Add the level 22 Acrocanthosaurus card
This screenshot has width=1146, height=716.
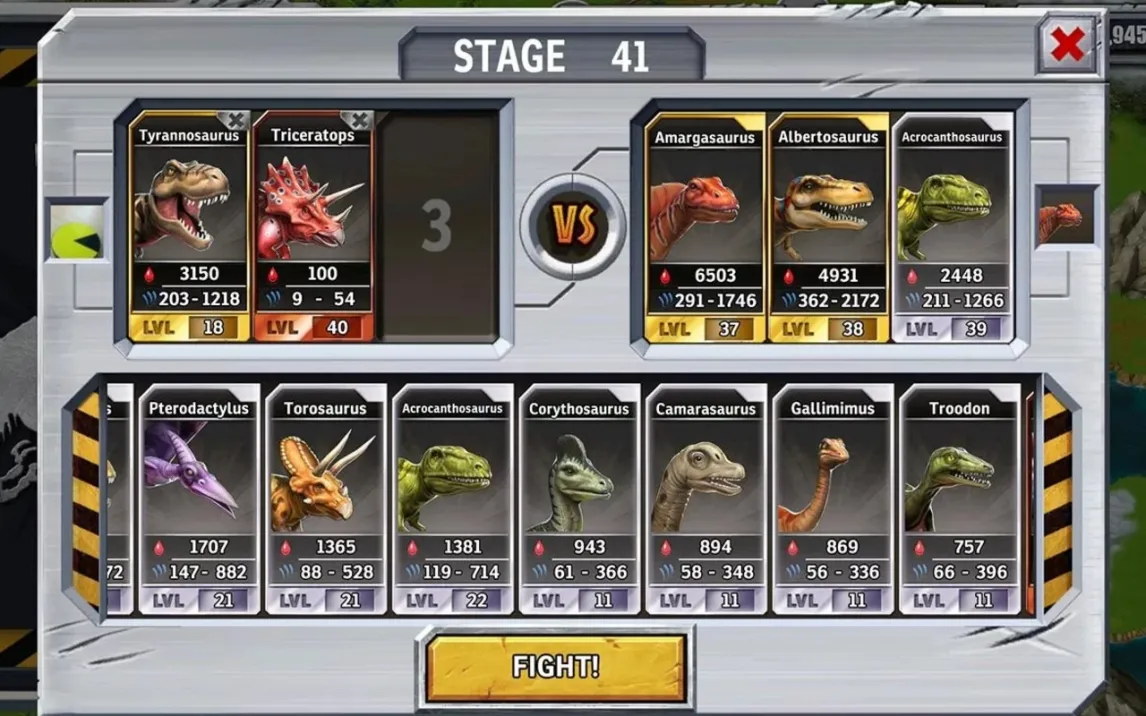(452, 498)
